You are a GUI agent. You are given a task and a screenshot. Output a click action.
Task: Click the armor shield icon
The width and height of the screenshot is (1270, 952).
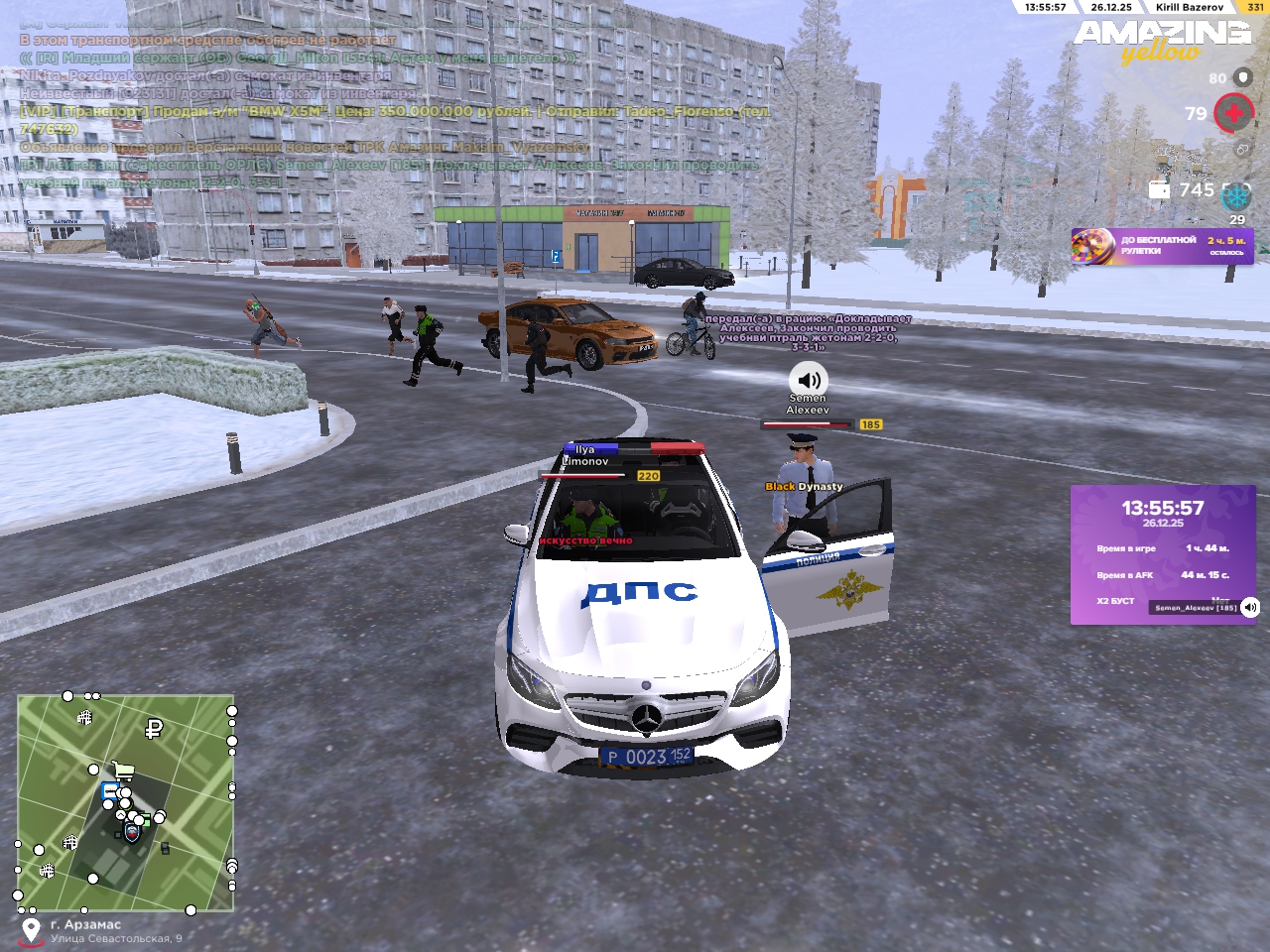(x=1243, y=77)
